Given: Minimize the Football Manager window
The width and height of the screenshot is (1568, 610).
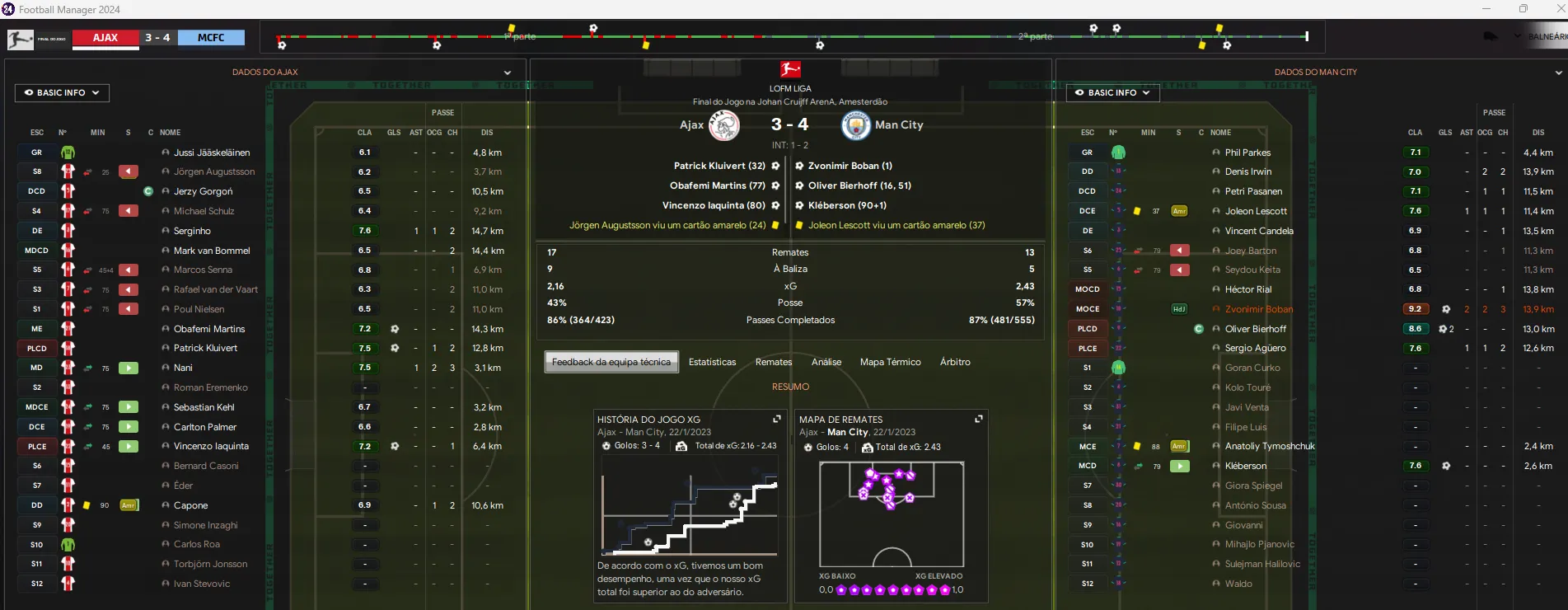Looking at the screenshot, I should click(1486, 9).
